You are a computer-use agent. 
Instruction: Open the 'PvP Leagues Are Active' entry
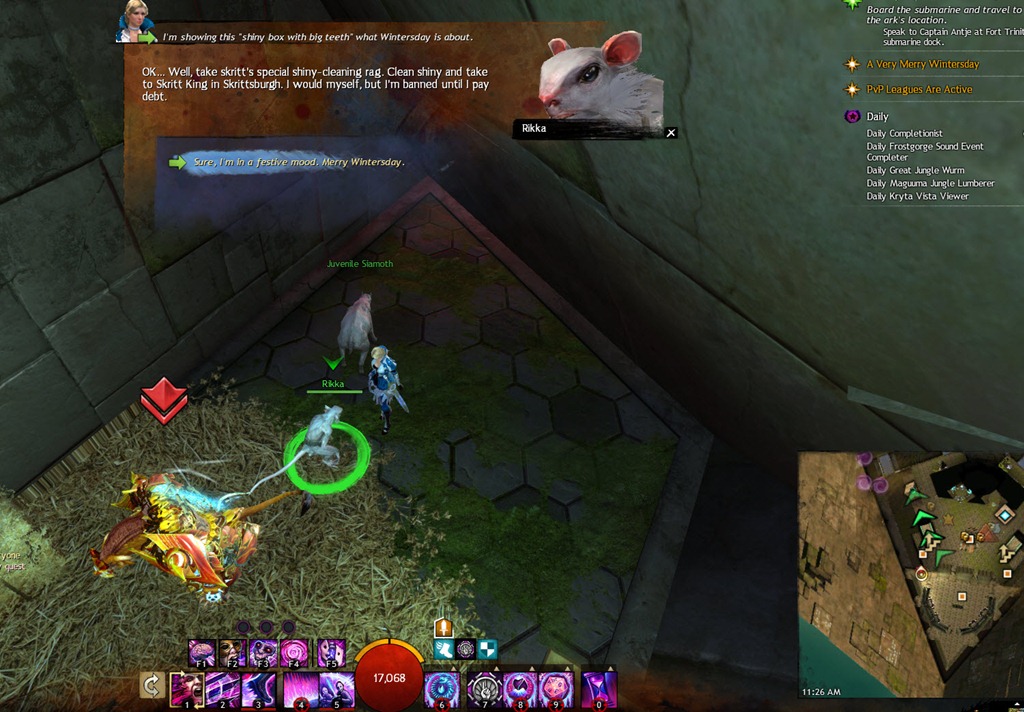coord(918,90)
